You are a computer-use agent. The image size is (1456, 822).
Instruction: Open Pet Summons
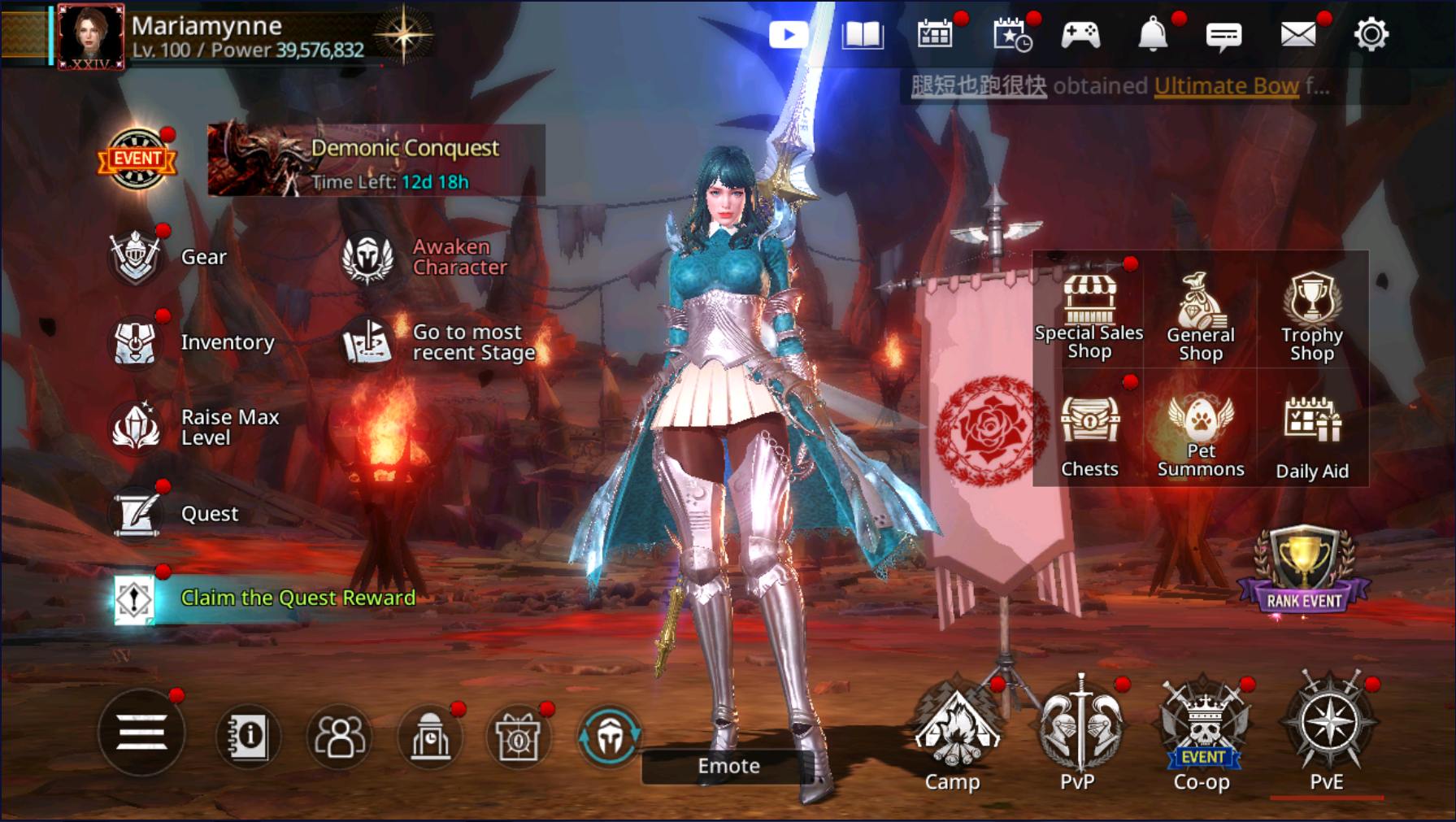click(x=1200, y=434)
